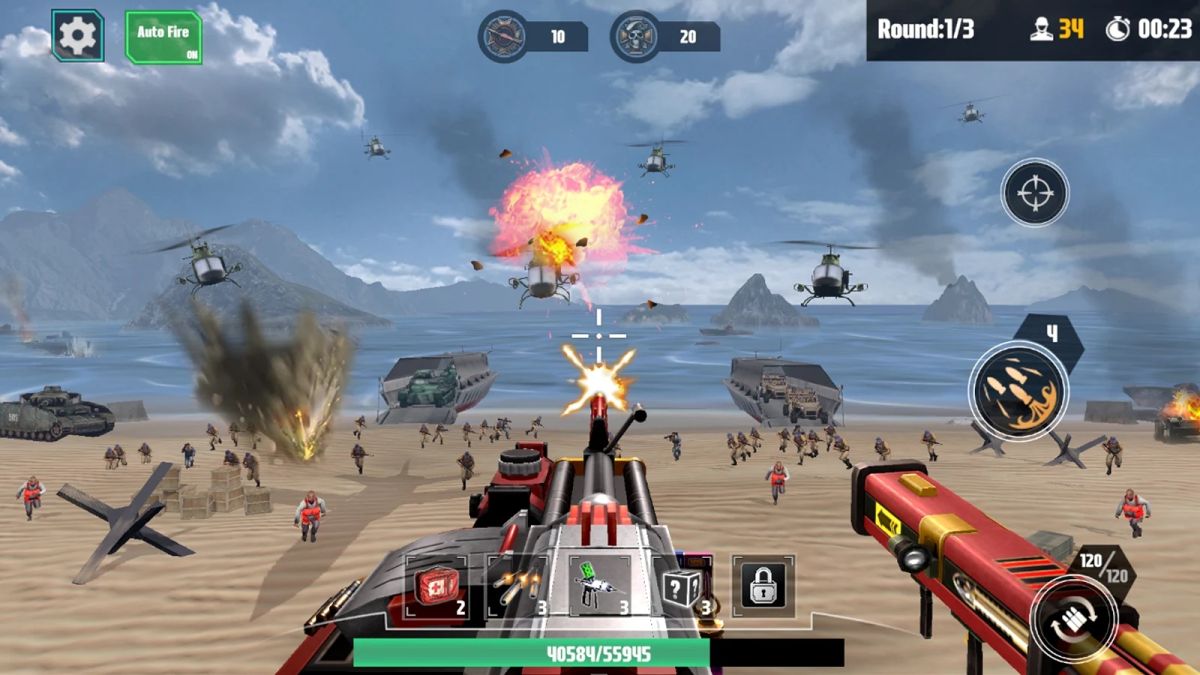Tap the locked padlock slot

click(762, 586)
